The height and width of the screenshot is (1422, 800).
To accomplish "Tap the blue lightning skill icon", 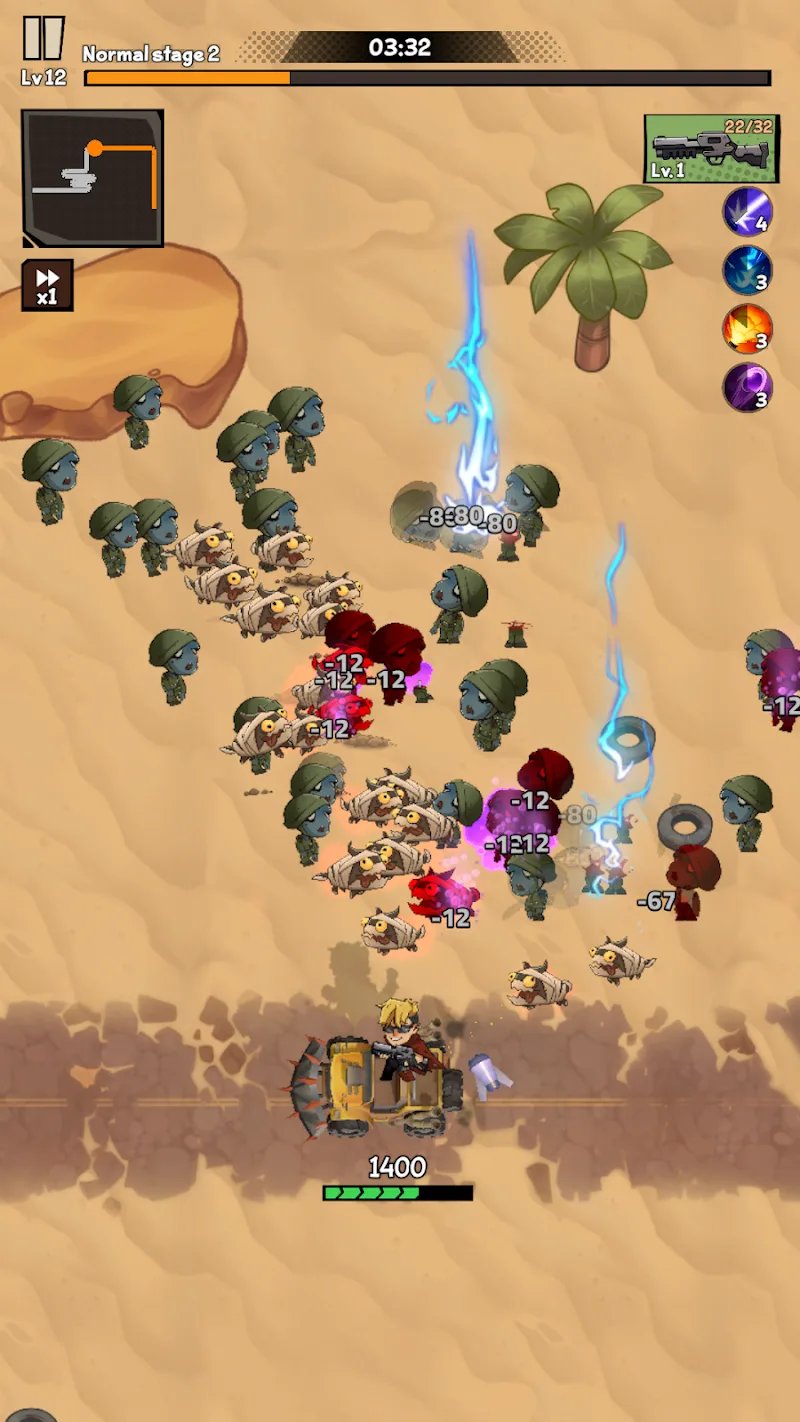I will 747,270.
